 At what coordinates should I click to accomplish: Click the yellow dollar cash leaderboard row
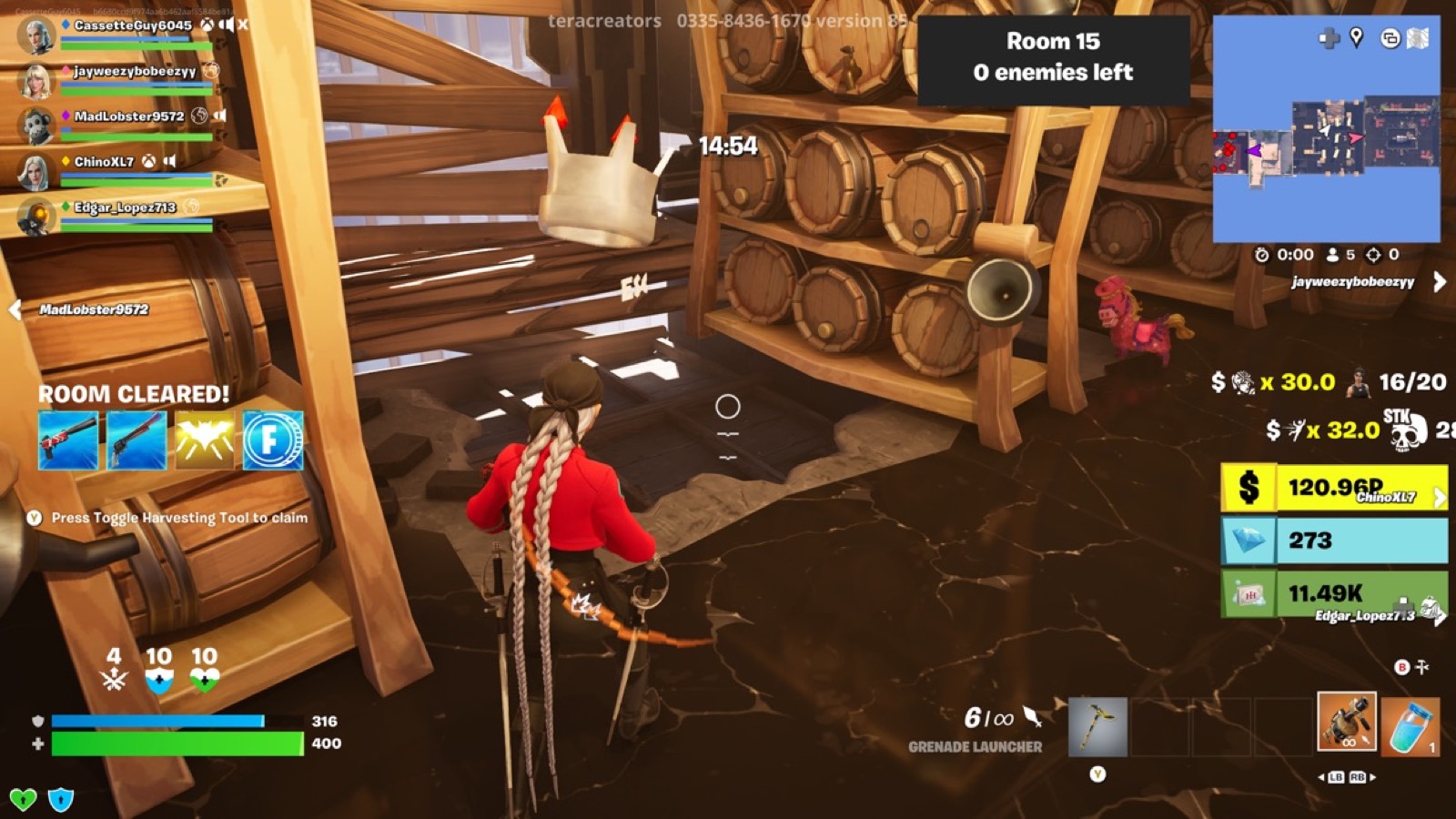tap(1334, 488)
